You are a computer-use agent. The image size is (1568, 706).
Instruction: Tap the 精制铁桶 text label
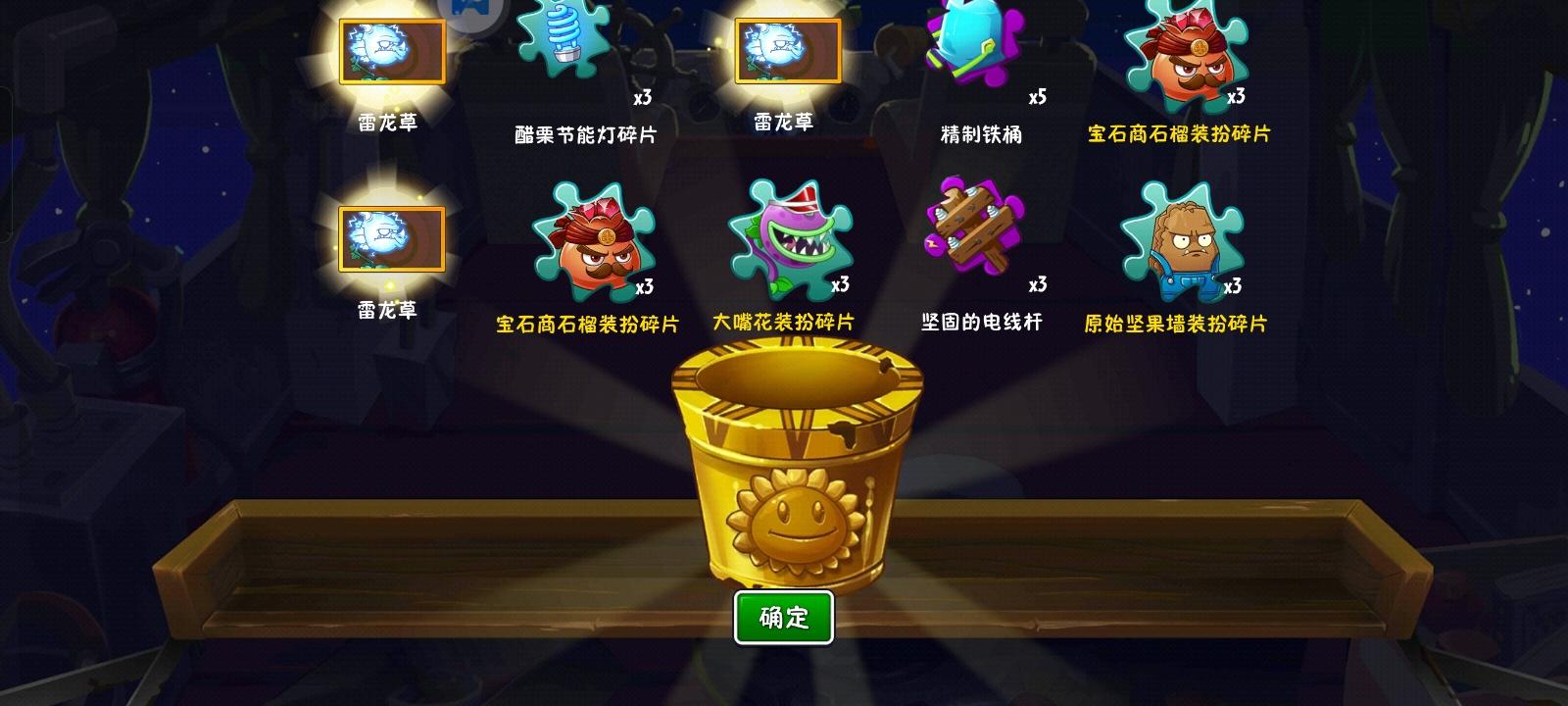(981, 132)
